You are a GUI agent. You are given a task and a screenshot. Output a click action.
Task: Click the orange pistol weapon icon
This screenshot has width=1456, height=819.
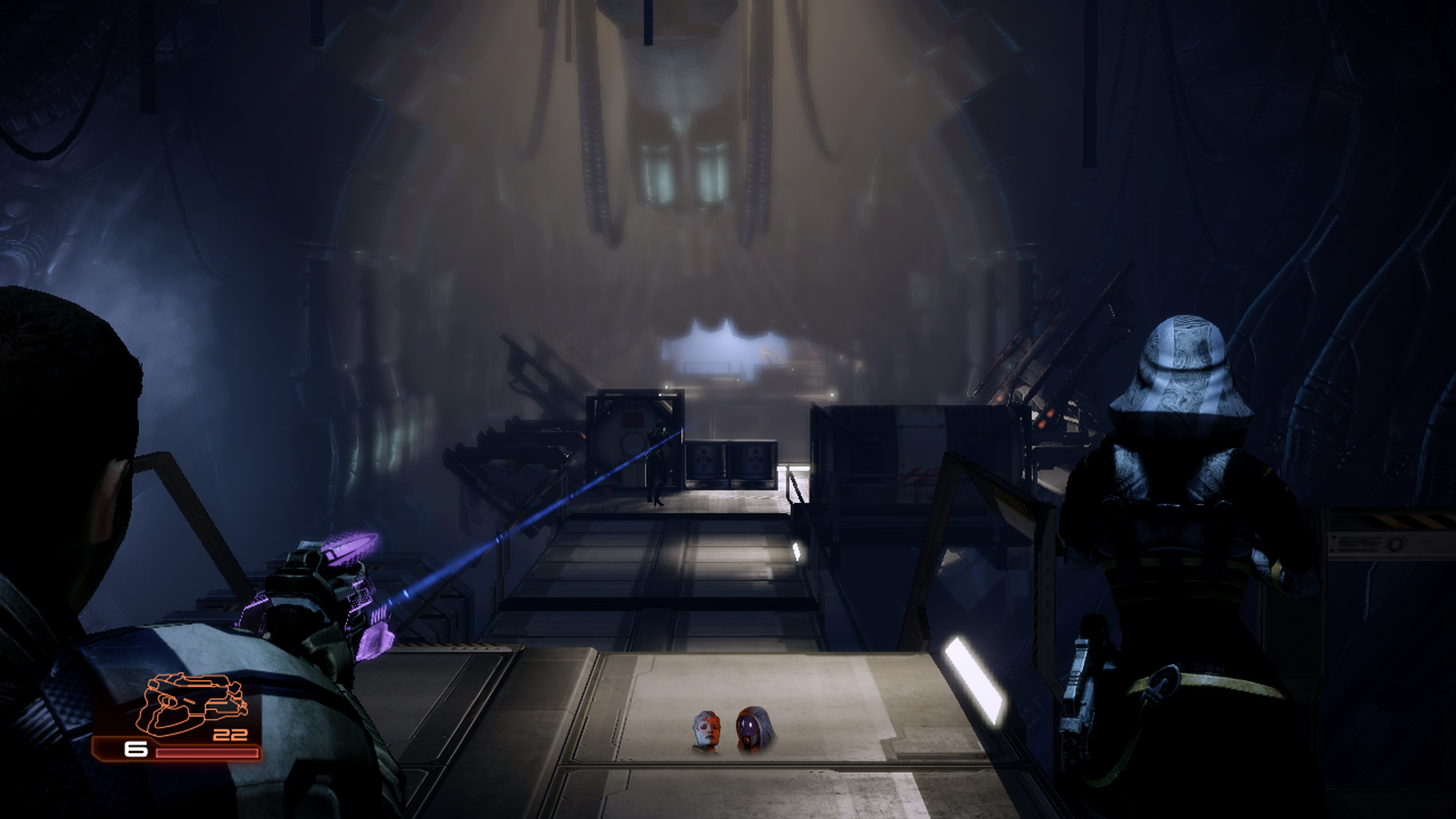[196, 705]
